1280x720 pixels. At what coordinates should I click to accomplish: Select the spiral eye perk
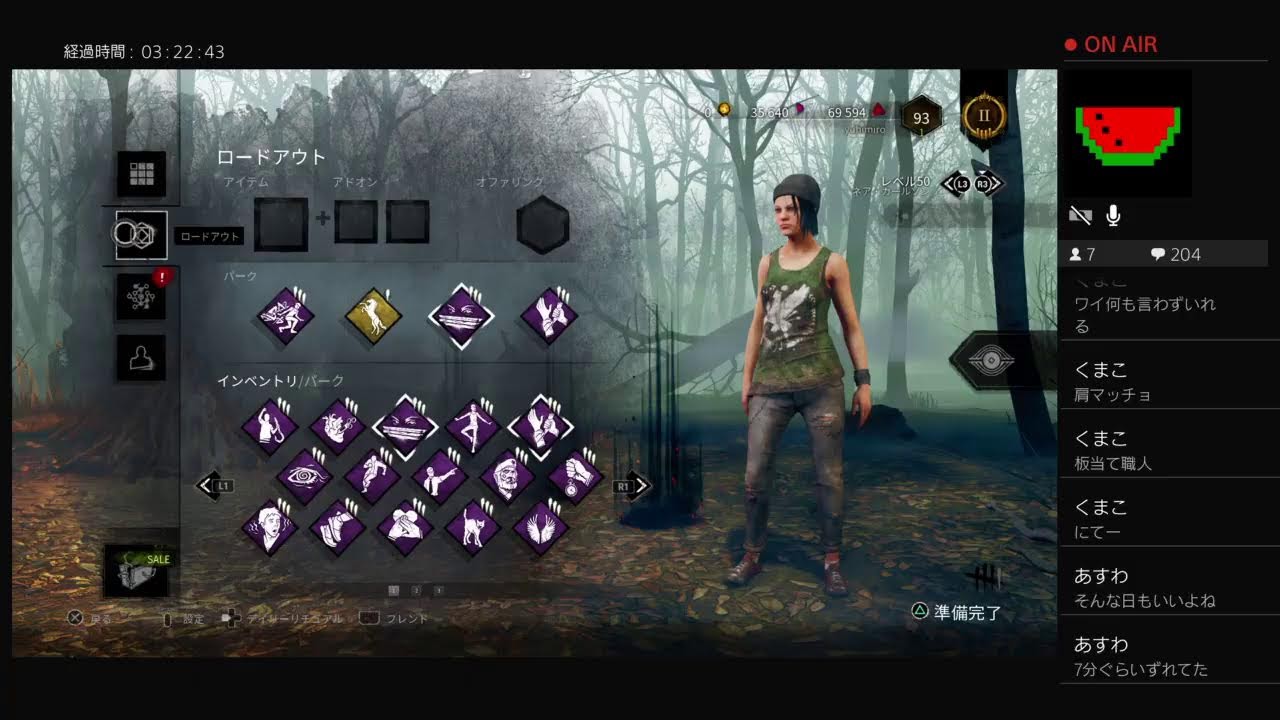click(x=304, y=477)
